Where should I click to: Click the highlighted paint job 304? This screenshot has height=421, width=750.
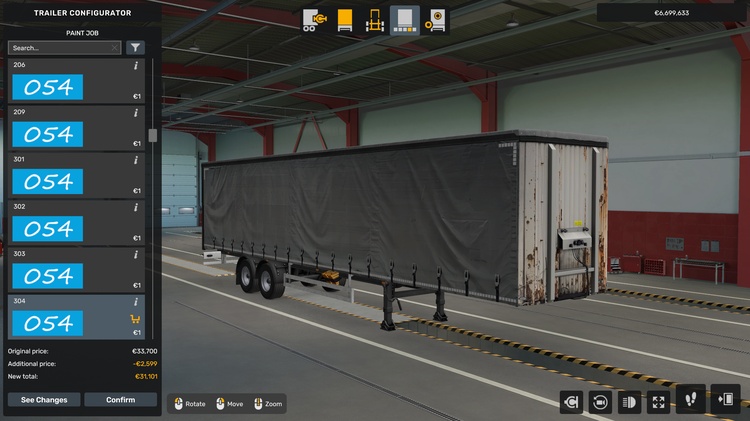pyautogui.click(x=48, y=322)
